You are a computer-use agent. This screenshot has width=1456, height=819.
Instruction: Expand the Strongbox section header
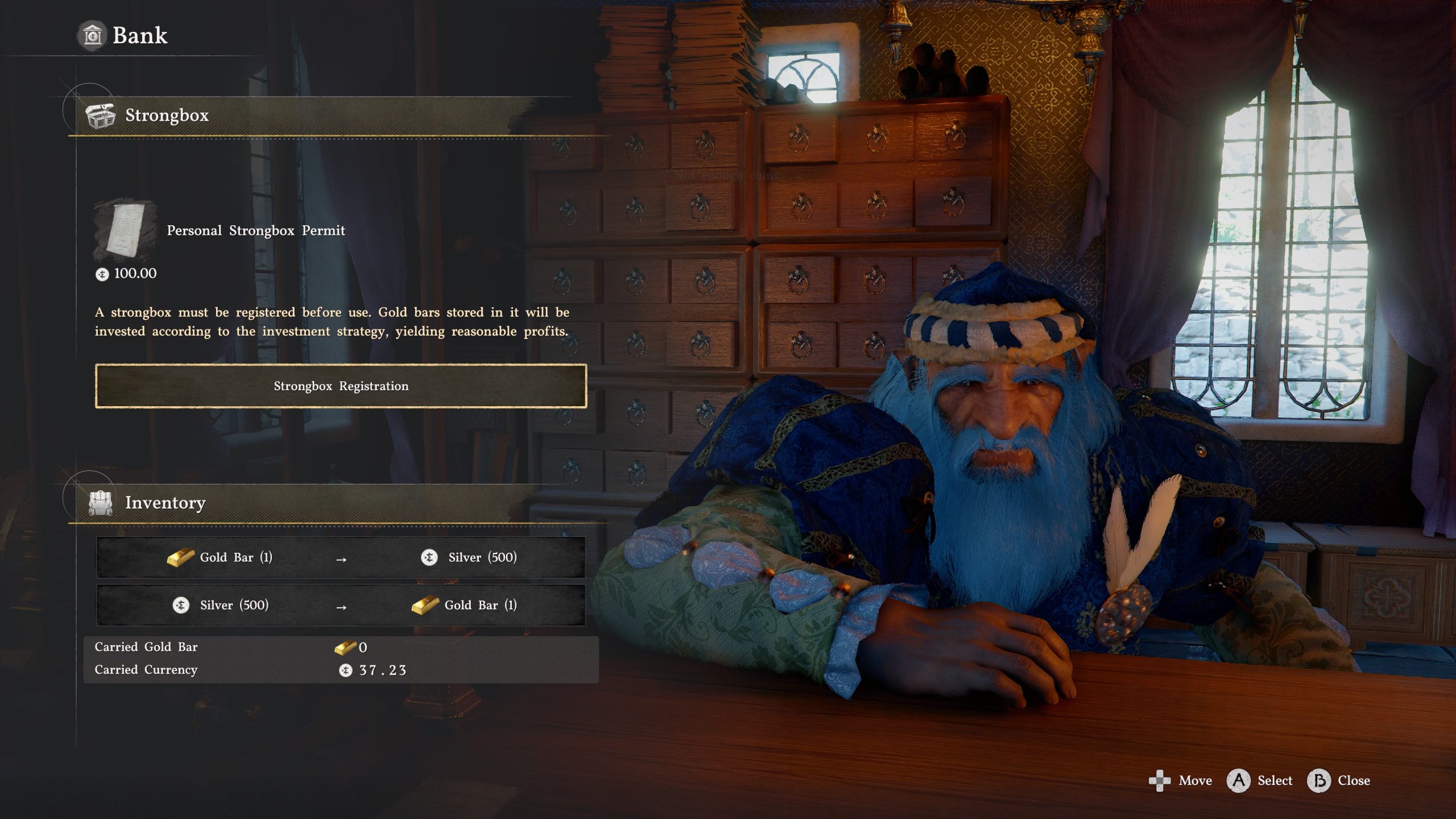(165, 117)
